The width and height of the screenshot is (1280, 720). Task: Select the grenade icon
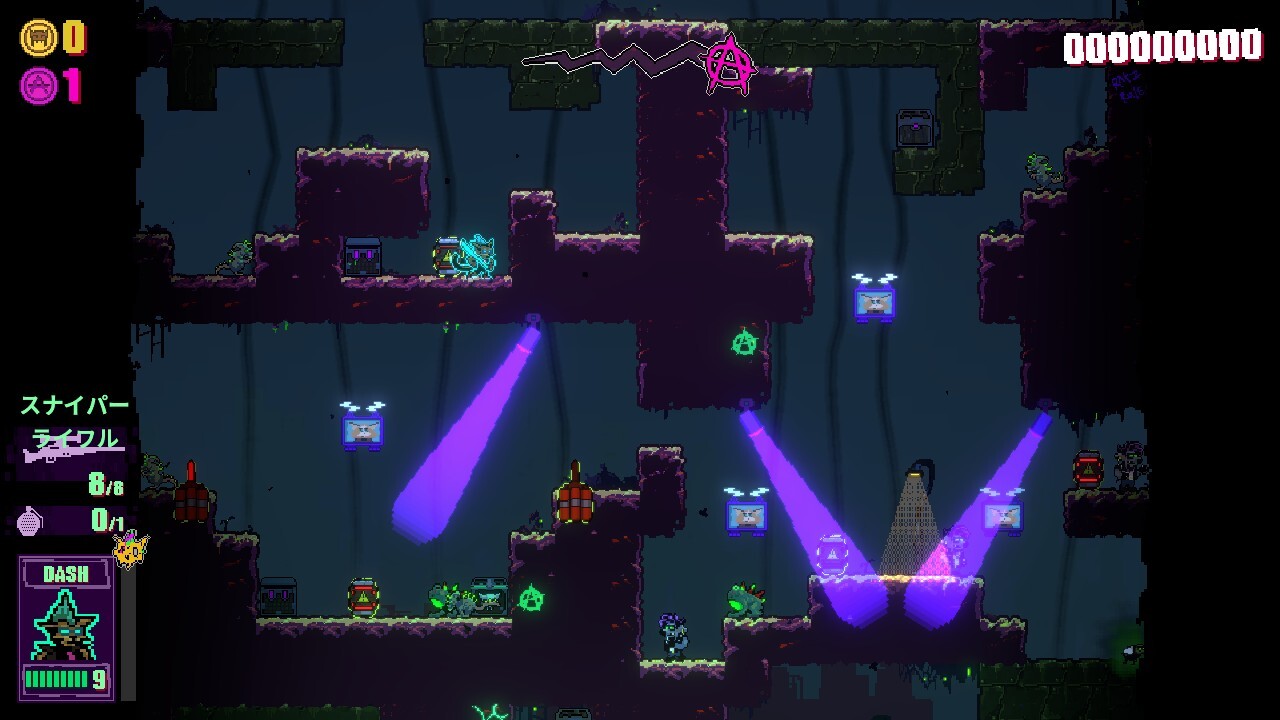(32, 520)
